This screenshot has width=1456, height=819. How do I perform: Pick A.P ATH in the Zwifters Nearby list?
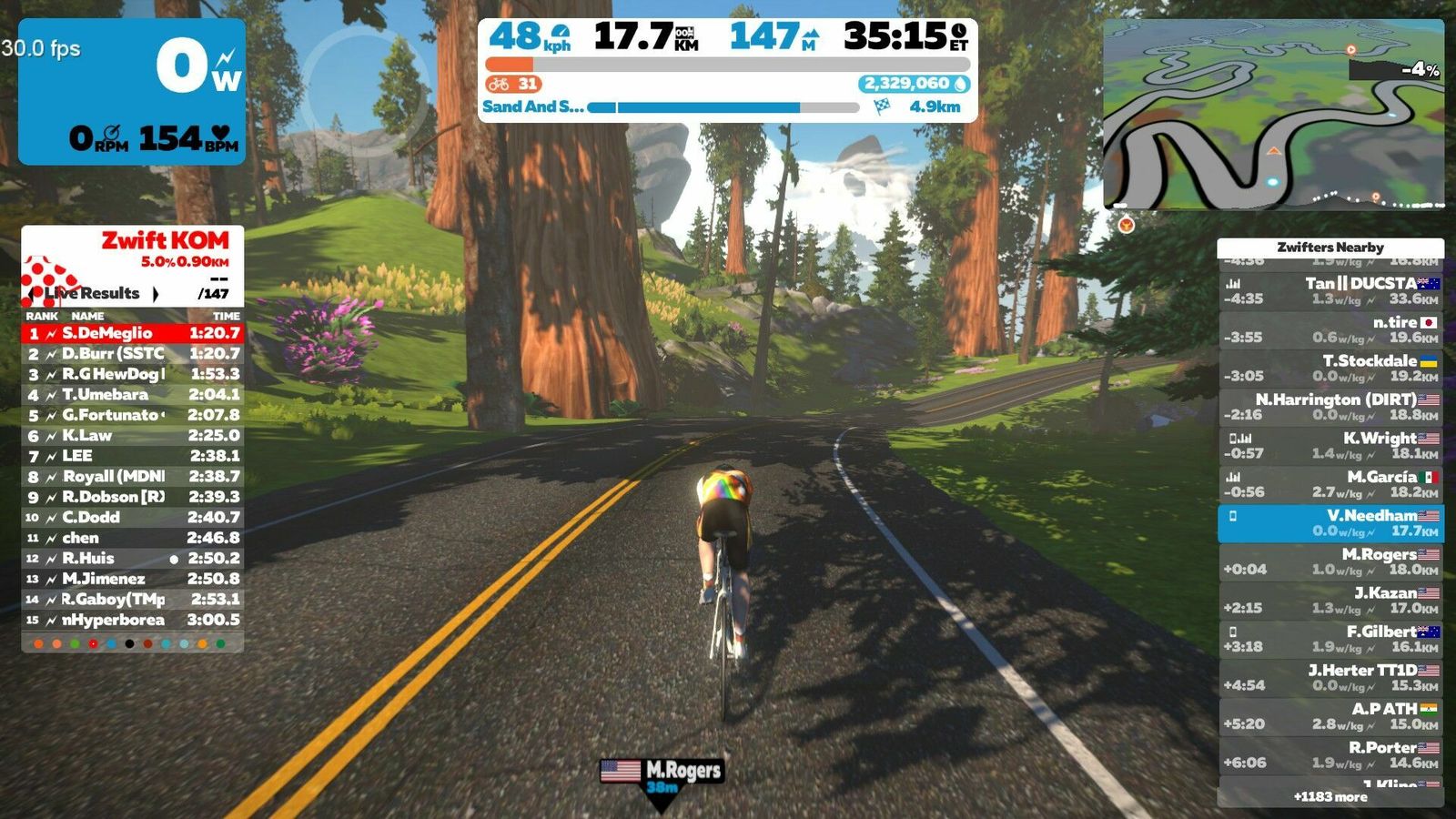coord(1330,716)
